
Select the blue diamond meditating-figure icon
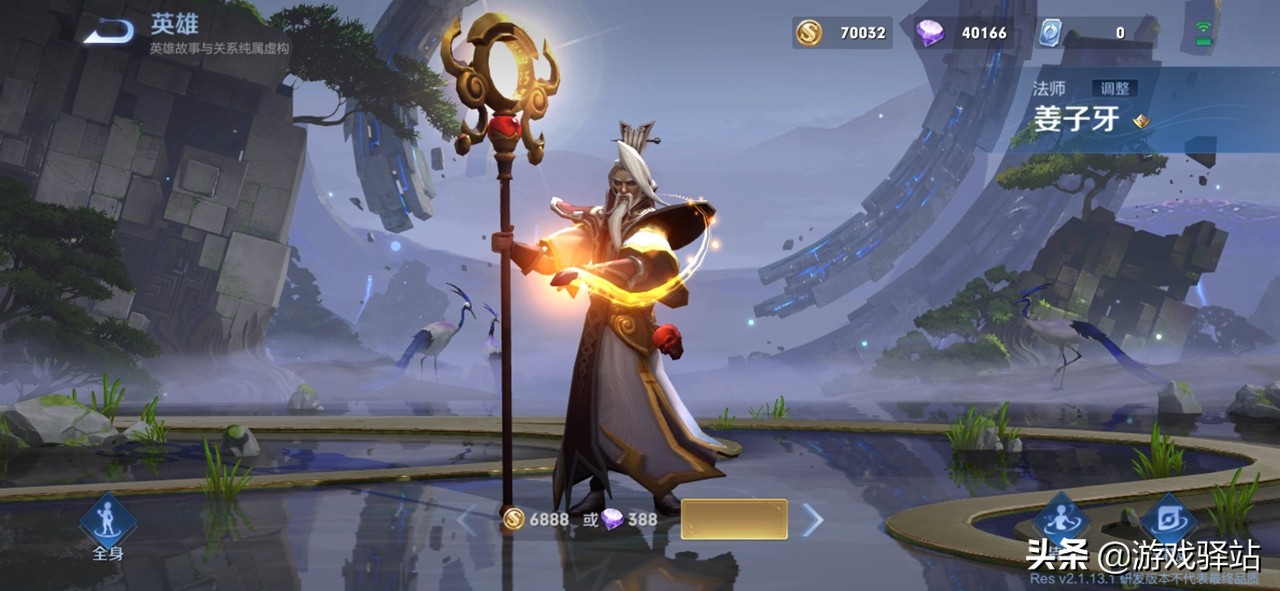[x=1060, y=520]
